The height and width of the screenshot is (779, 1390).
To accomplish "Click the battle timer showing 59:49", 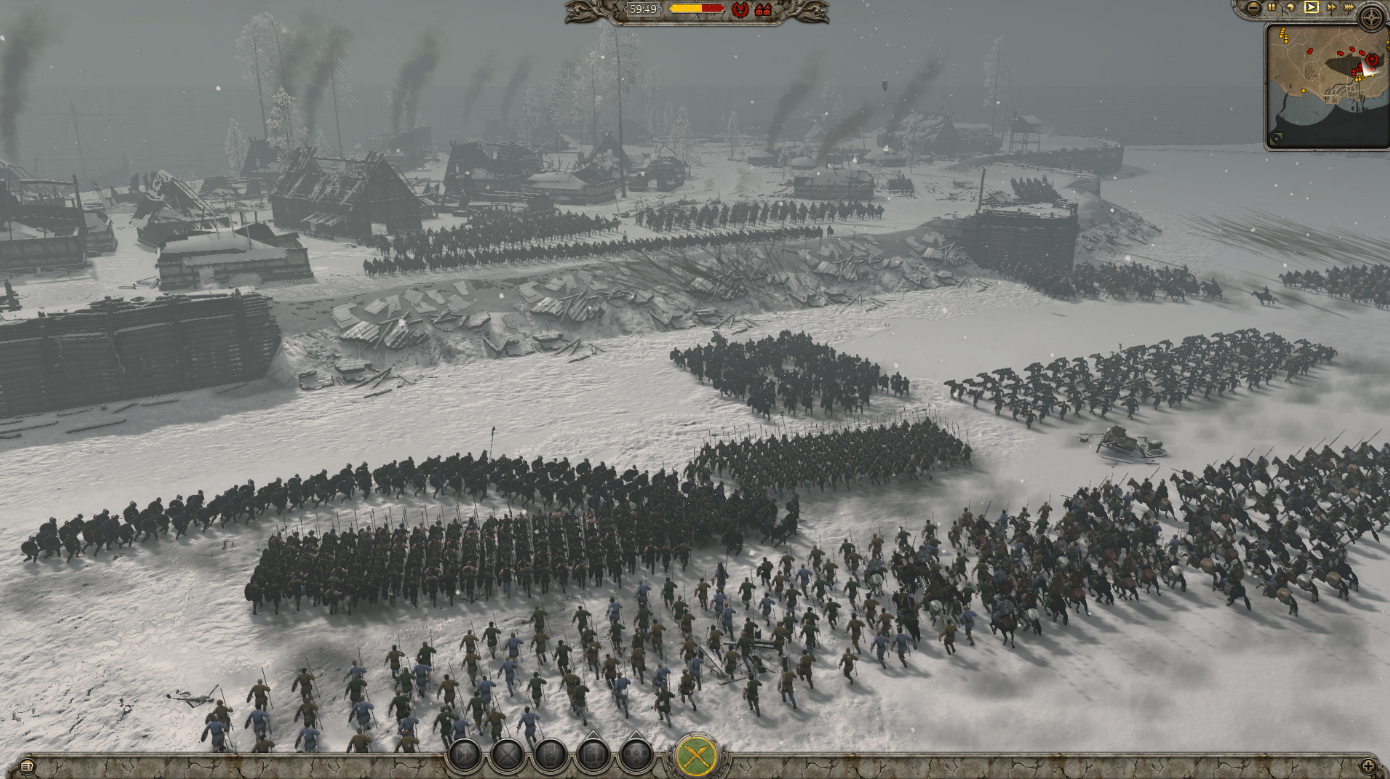I will coord(643,10).
